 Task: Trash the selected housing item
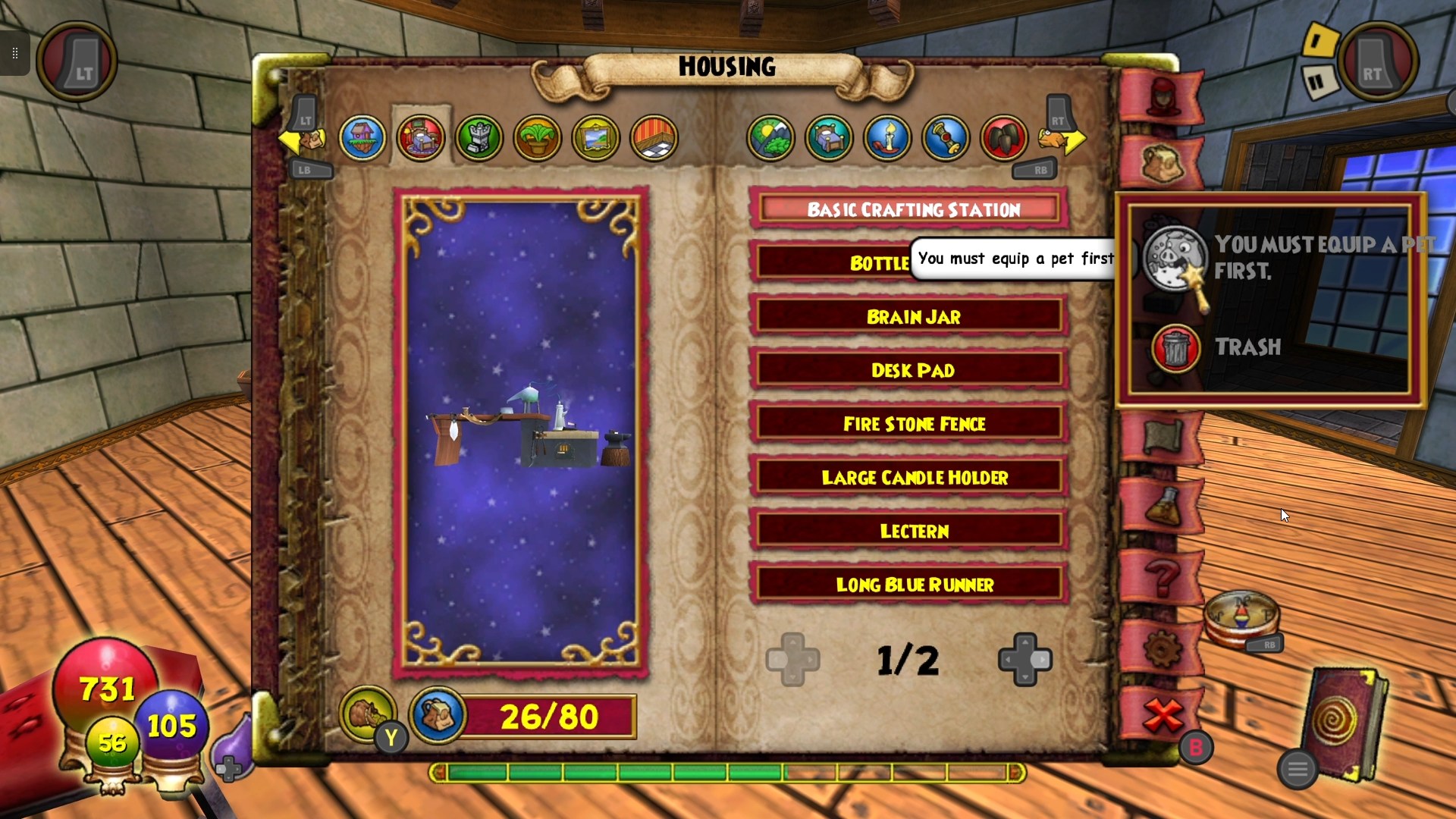[1175, 348]
